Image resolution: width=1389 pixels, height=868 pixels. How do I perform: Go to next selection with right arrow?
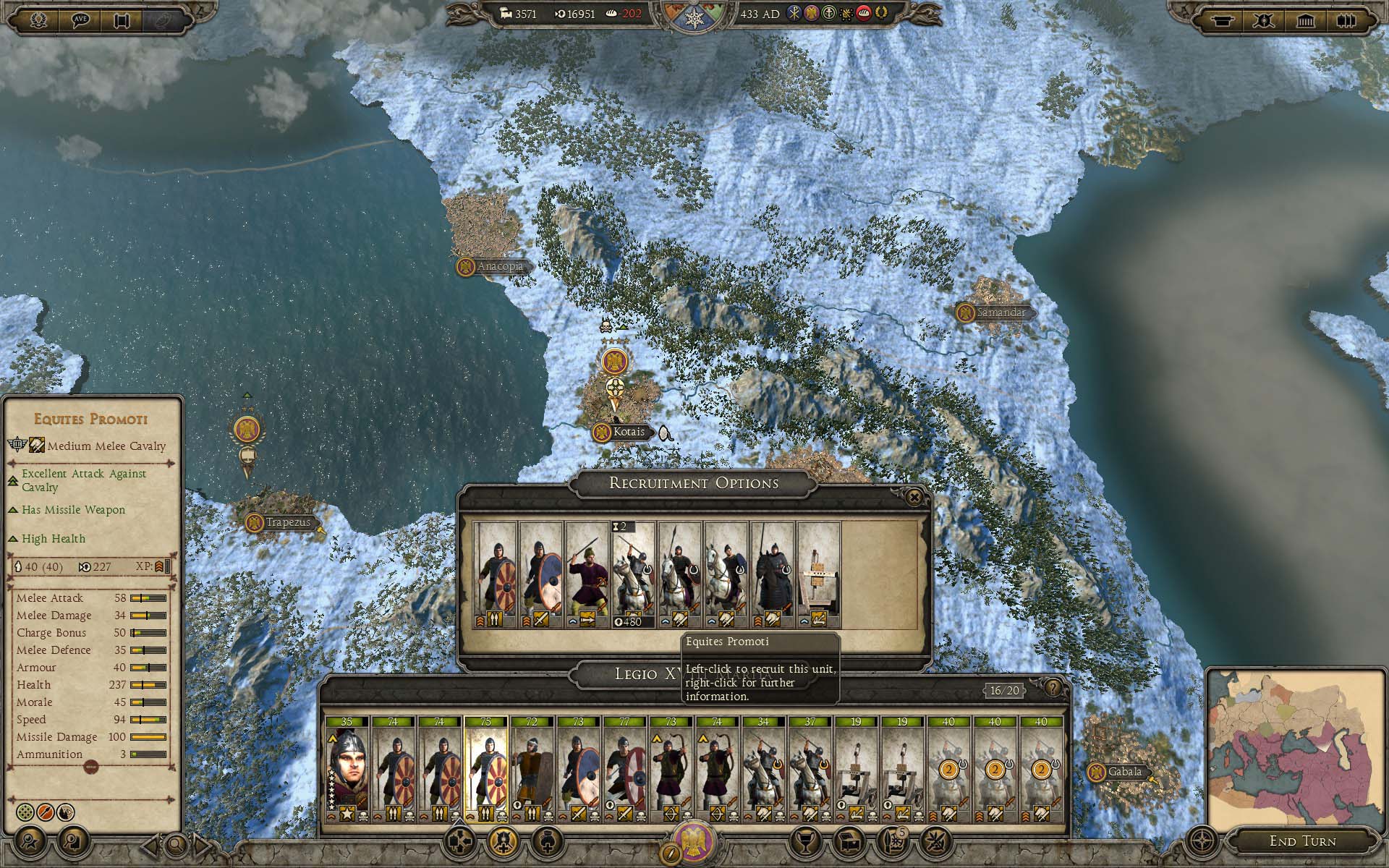tap(203, 843)
